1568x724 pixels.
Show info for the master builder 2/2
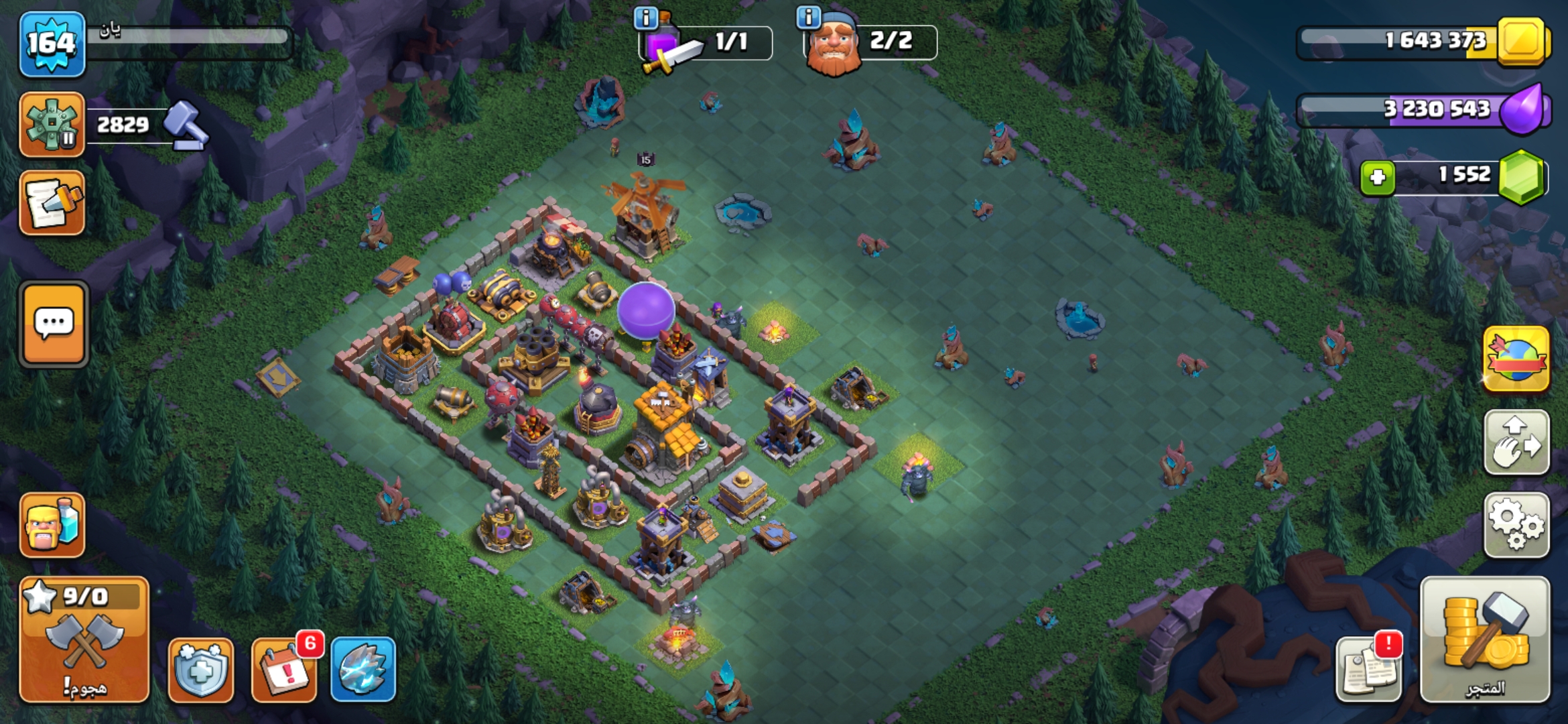click(x=809, y=17)
